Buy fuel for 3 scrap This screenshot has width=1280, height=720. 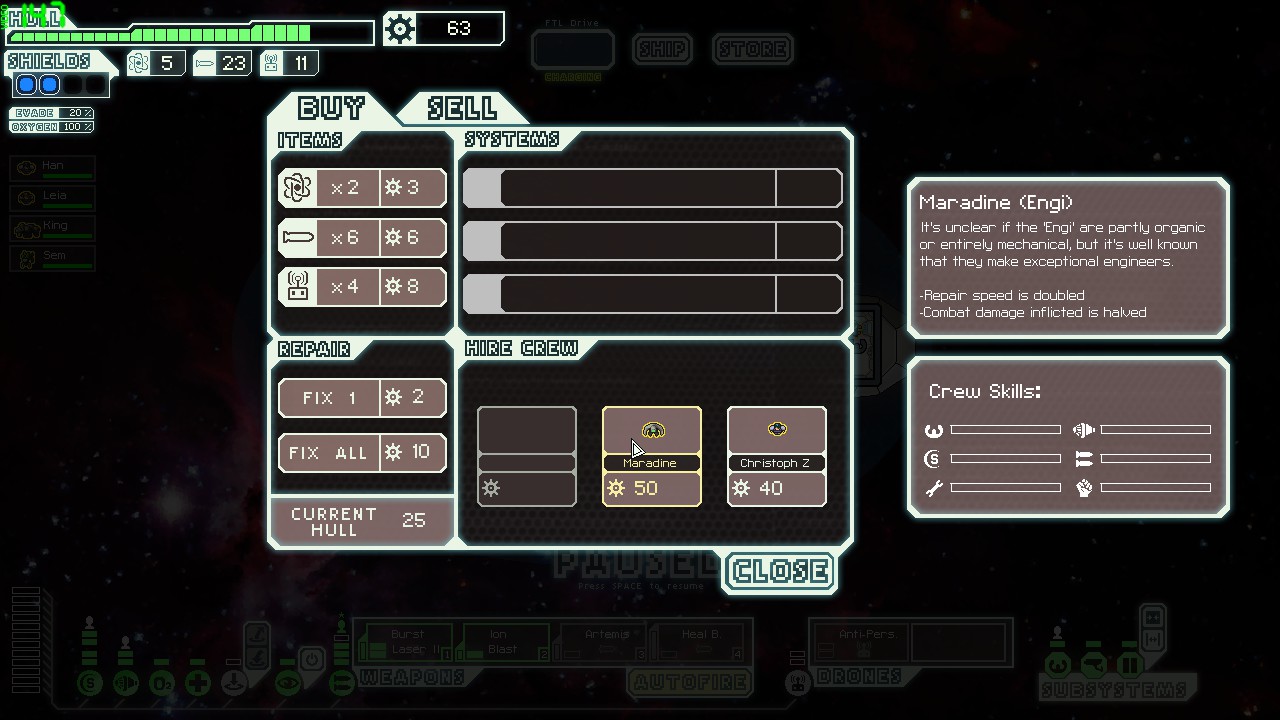click(x=362, y=188)
